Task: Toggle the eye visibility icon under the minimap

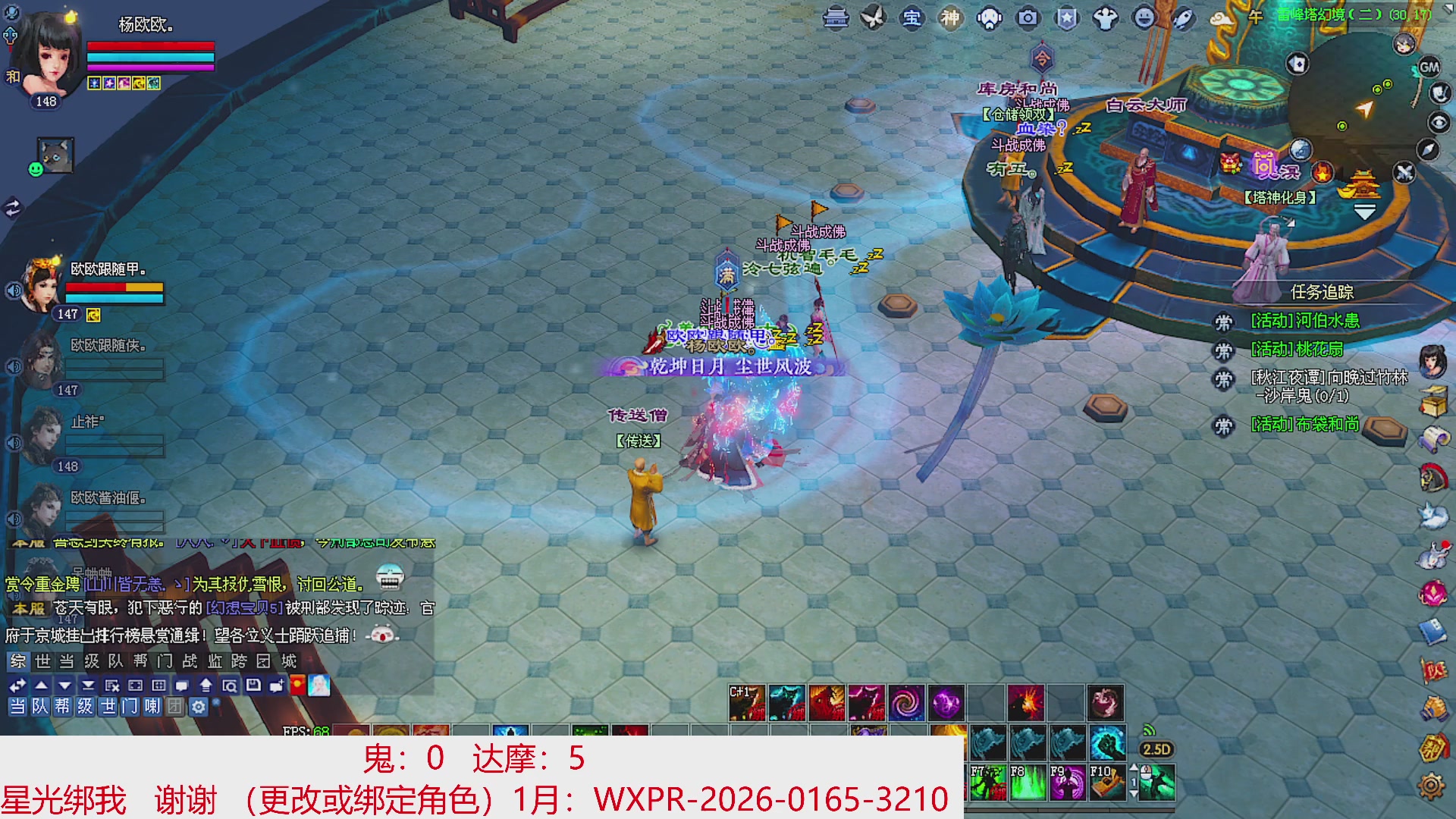Action: pyautogui.click(x=1438, y=121)
